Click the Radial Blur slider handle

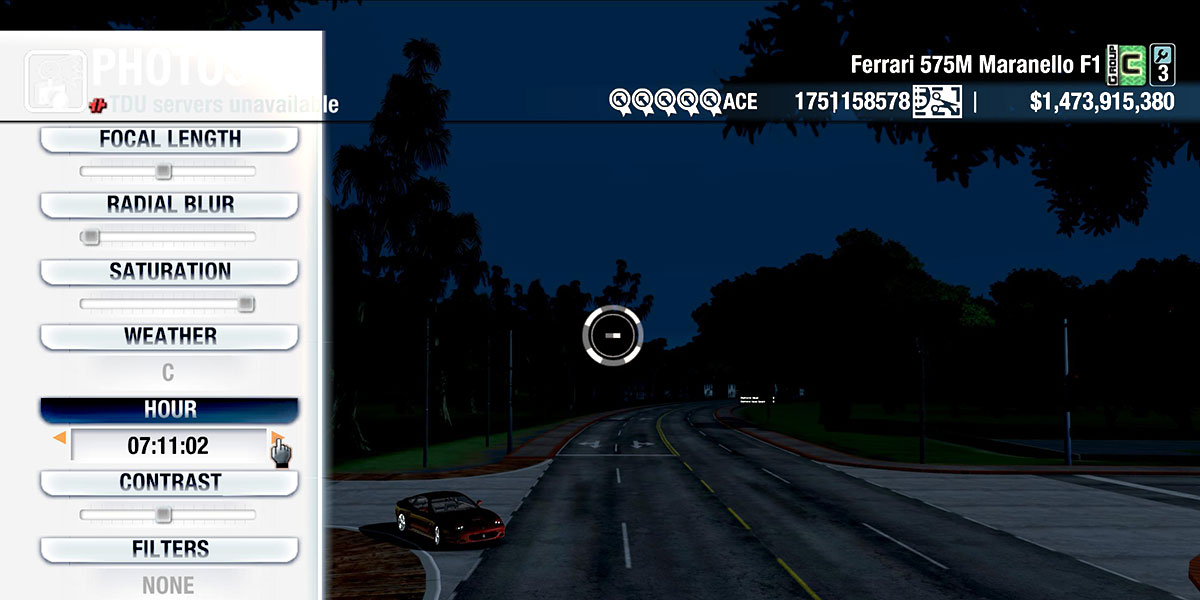coord(91,237)
